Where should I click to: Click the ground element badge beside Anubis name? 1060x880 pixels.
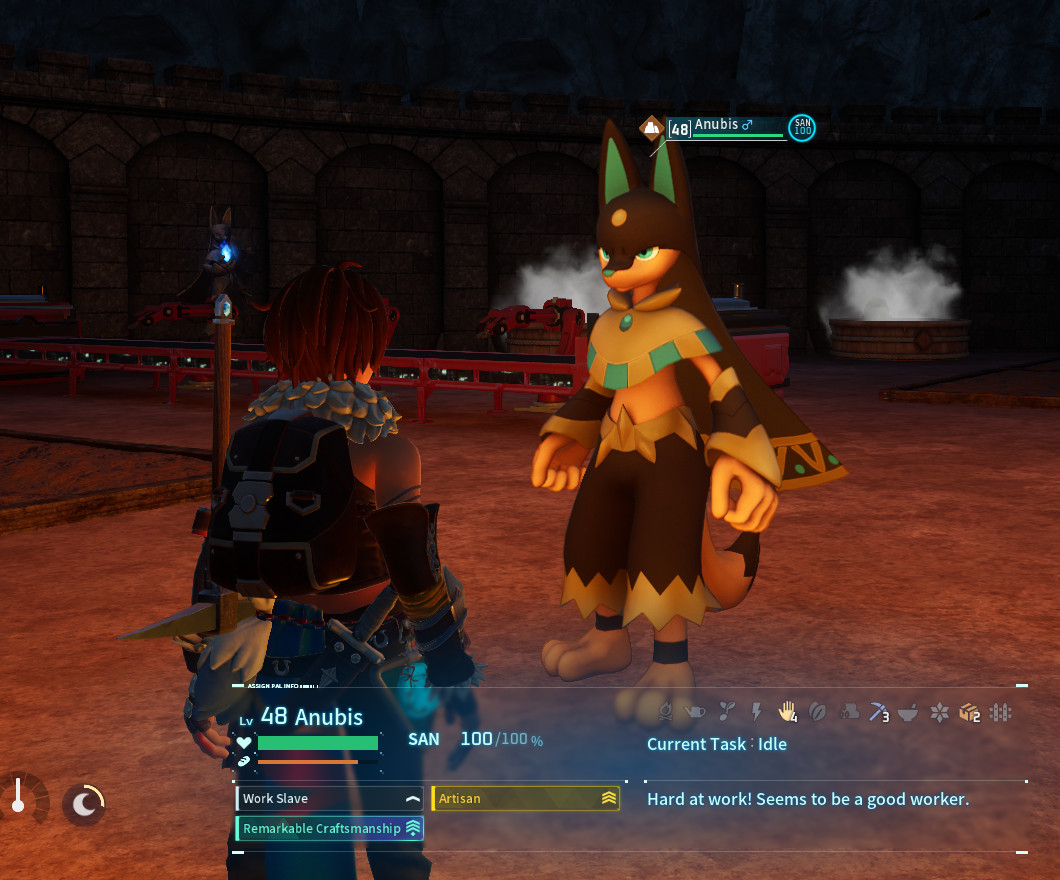(652, 128)
